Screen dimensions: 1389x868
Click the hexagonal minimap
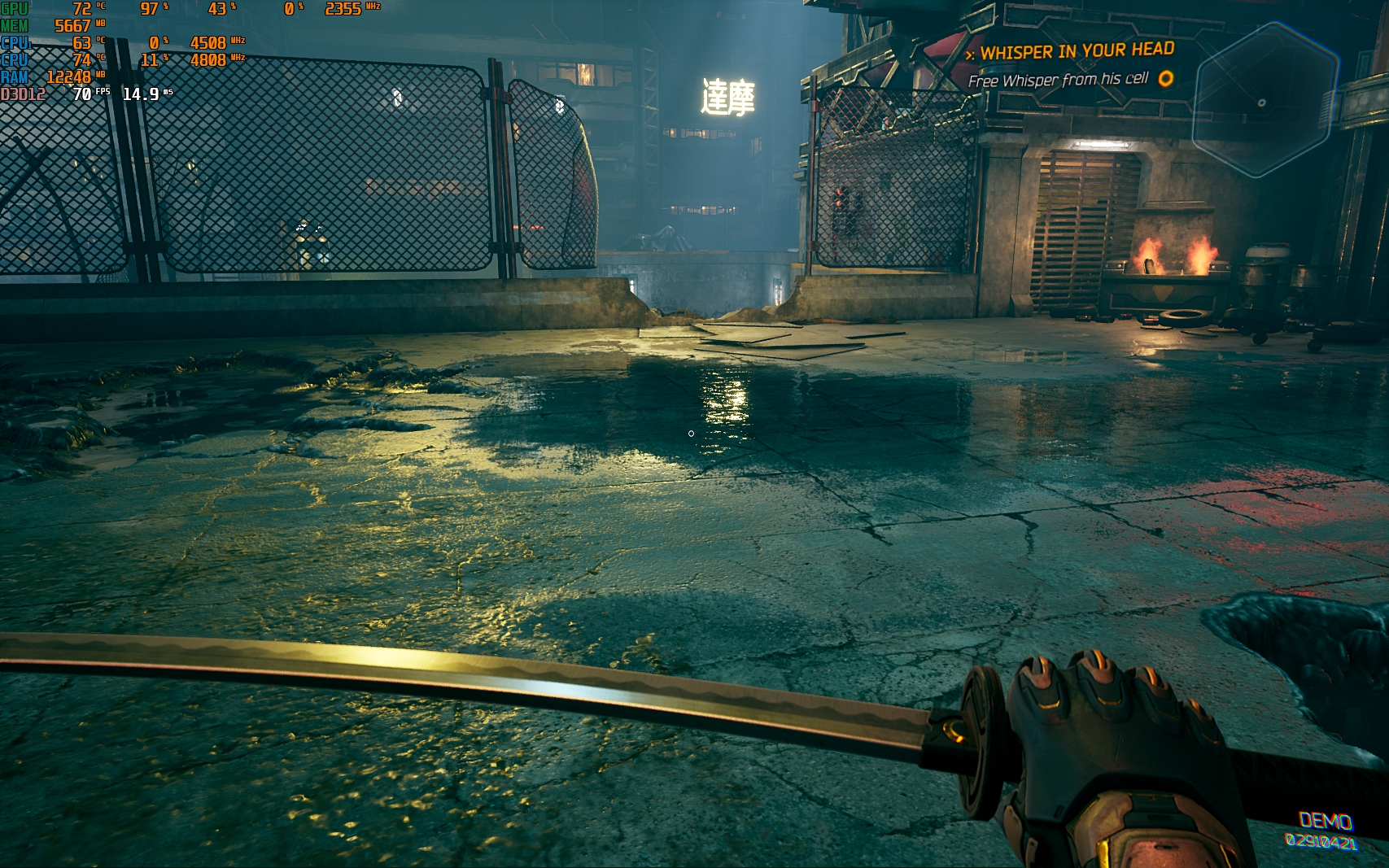pyautogui.click(x=1265, y=100)
